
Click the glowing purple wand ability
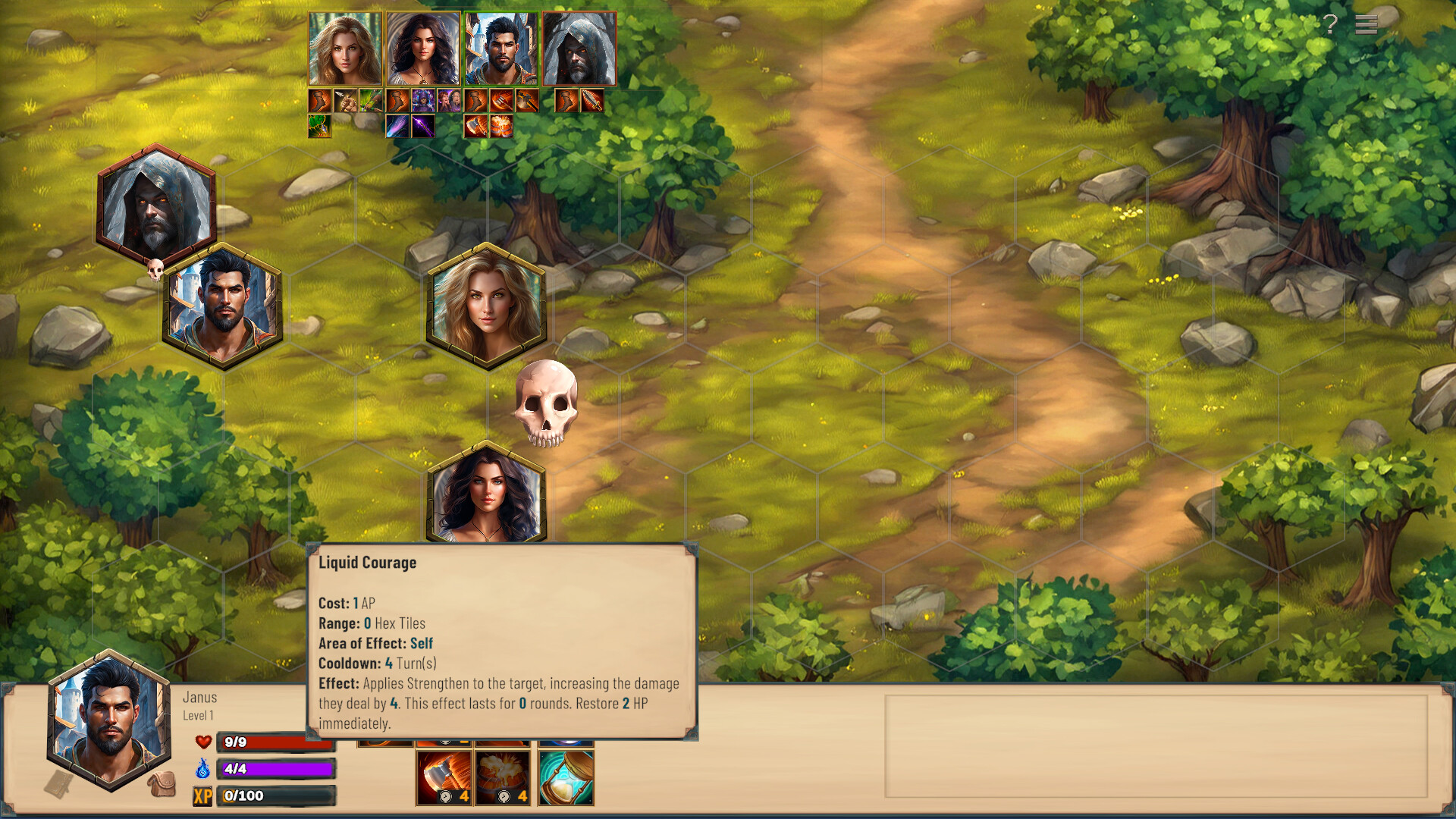[x=423, y=126]
